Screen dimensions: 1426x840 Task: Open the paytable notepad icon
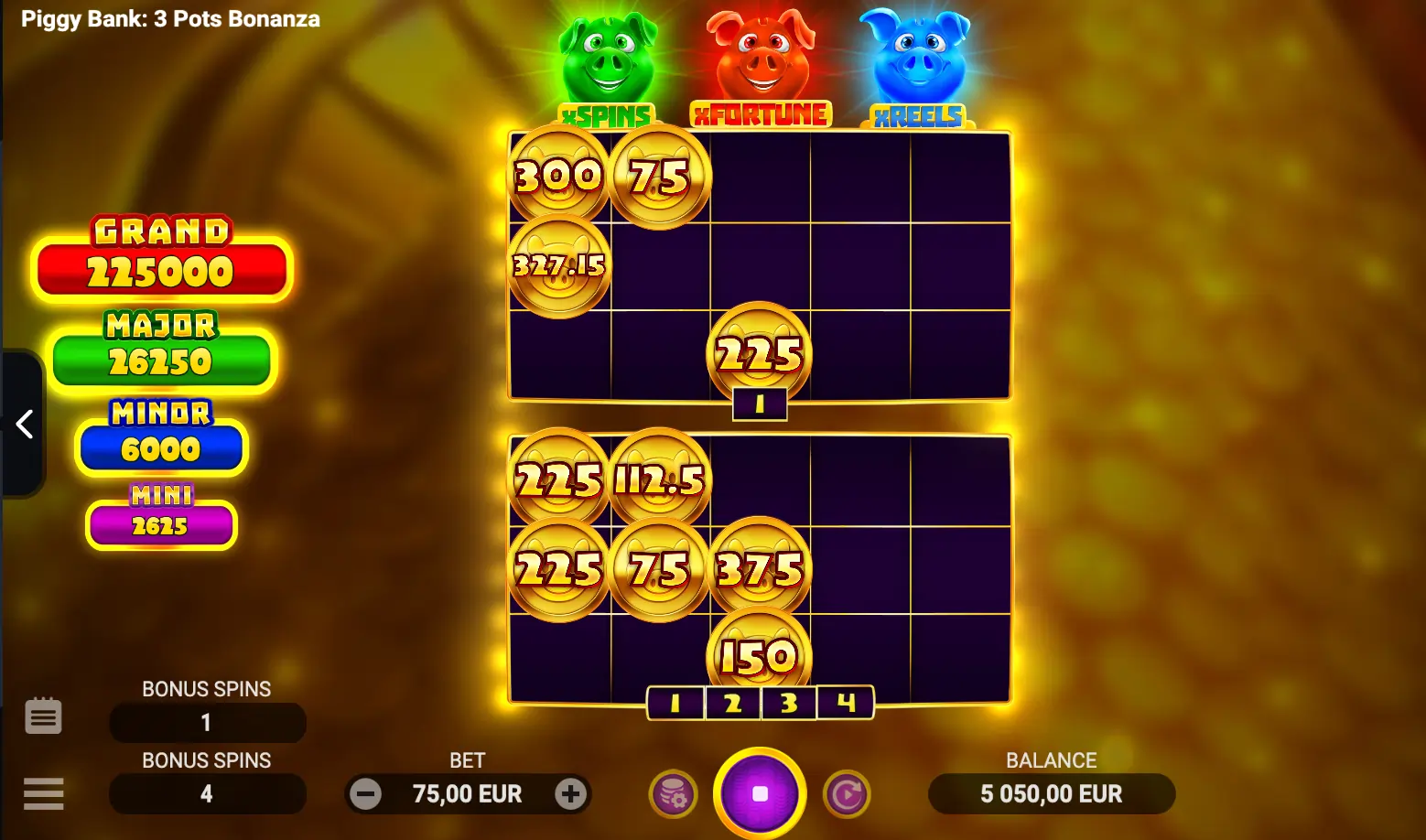43,716
